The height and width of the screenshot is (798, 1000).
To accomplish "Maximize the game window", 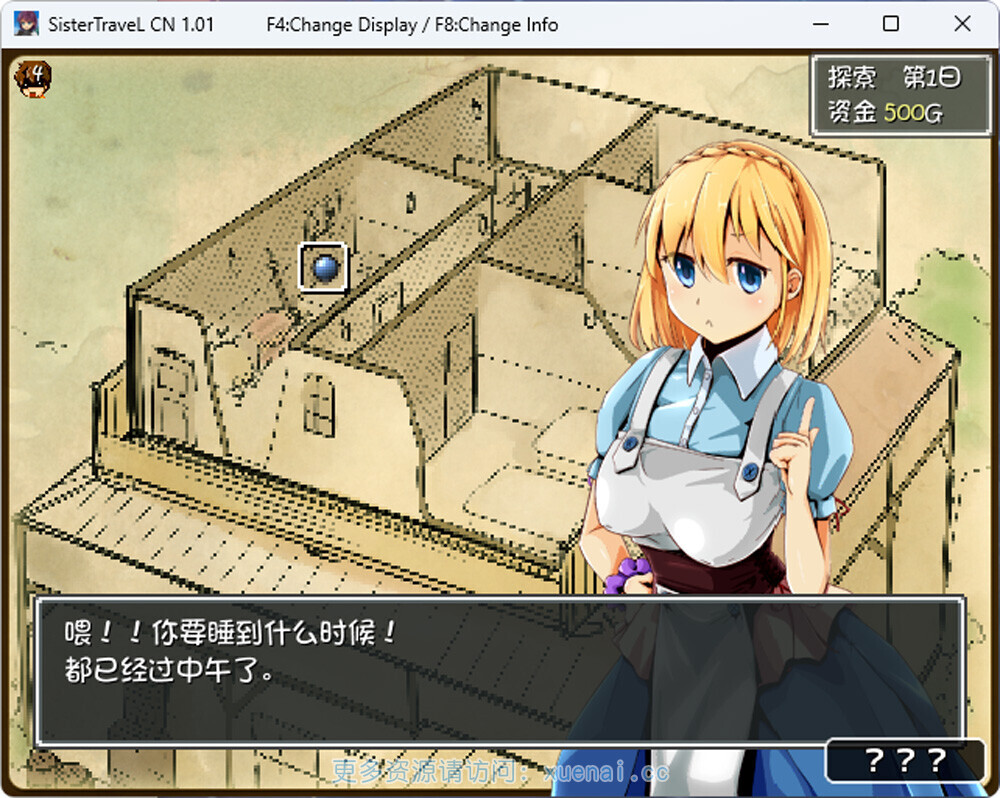I will [x=891, y=24].
